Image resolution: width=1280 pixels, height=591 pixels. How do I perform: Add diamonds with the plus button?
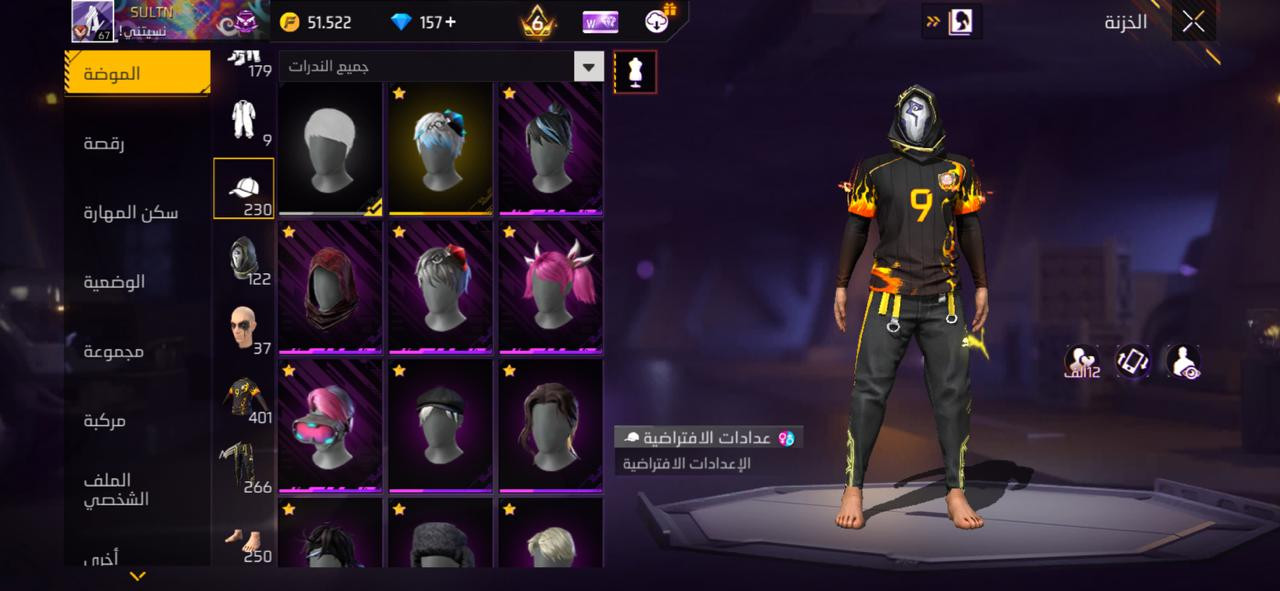click(451, 22)
